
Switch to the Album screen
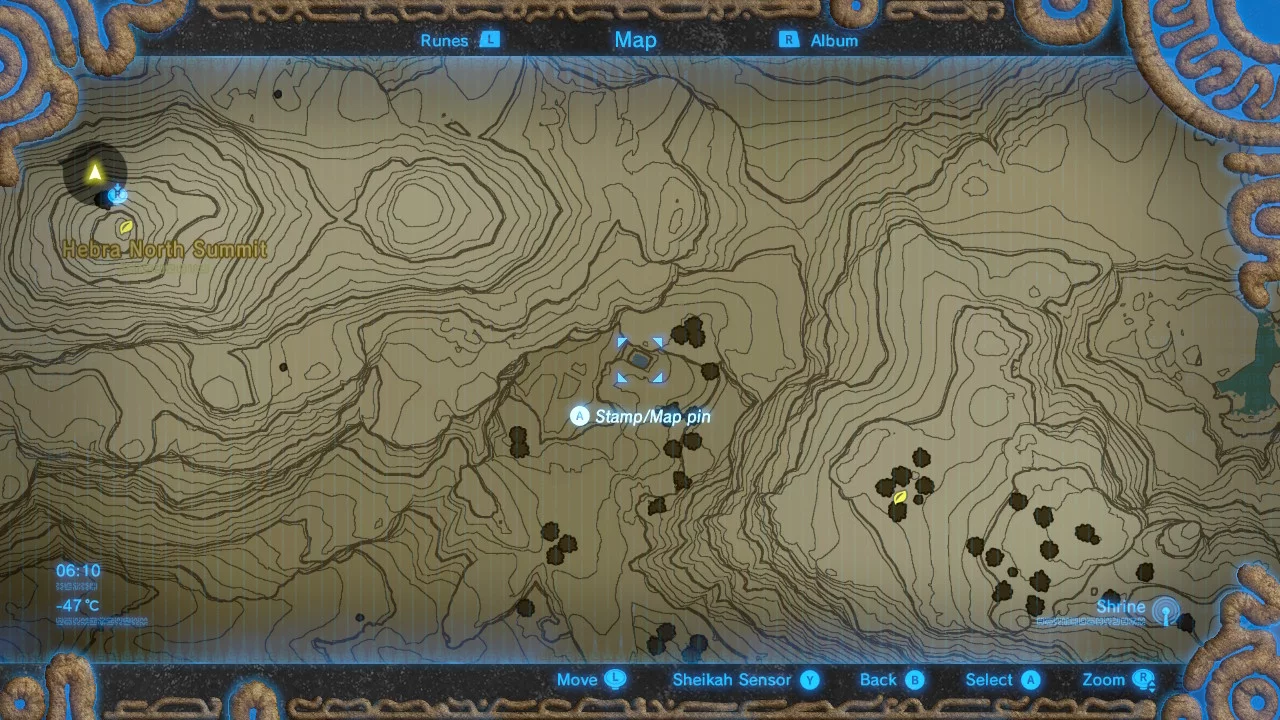tap(833, 41)
